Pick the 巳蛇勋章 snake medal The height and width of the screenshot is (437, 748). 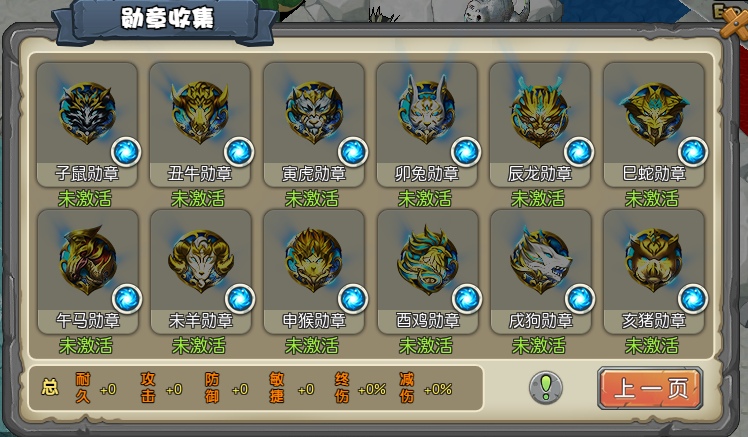(653, 113)
